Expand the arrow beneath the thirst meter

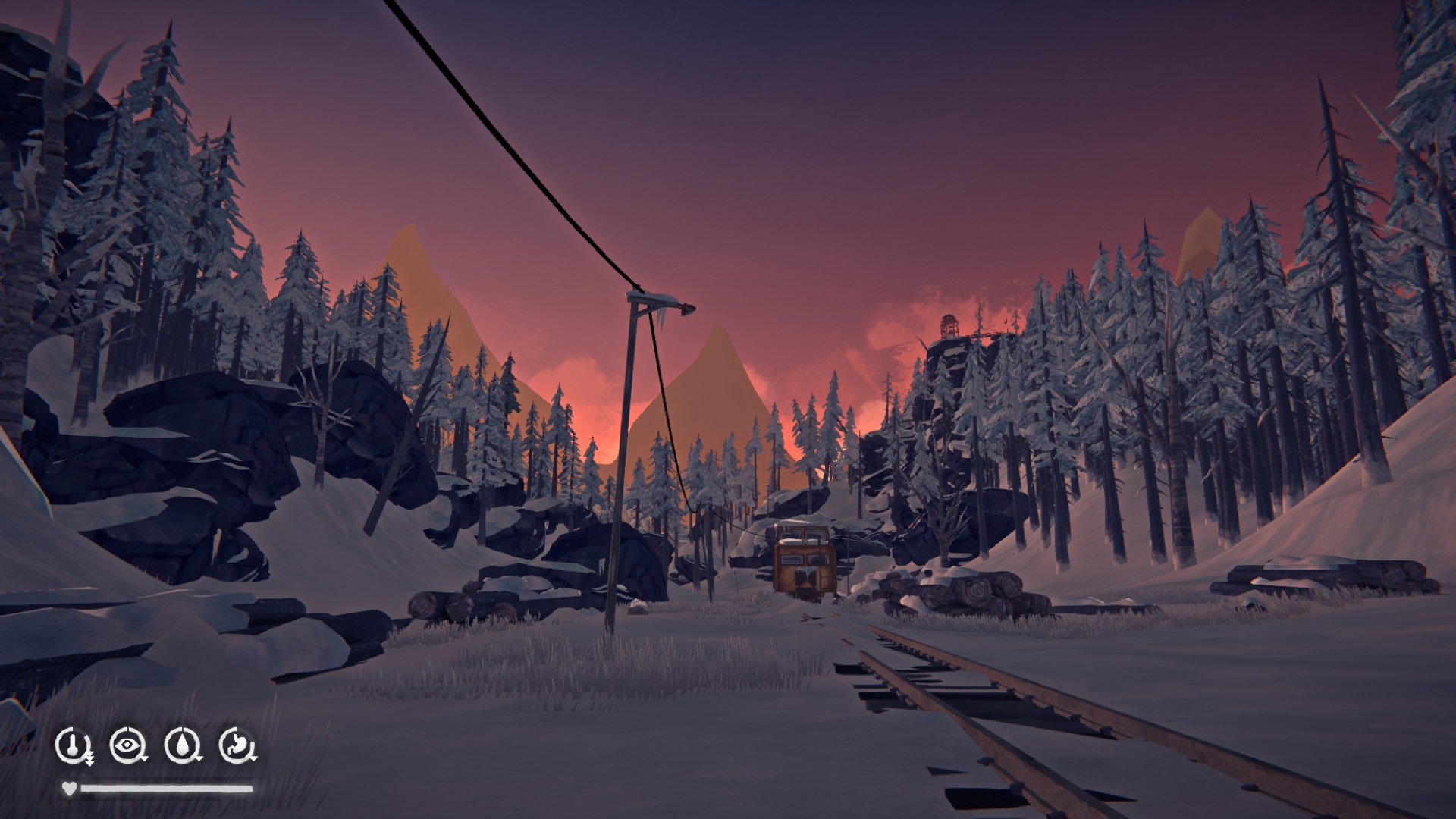point(198,758)
